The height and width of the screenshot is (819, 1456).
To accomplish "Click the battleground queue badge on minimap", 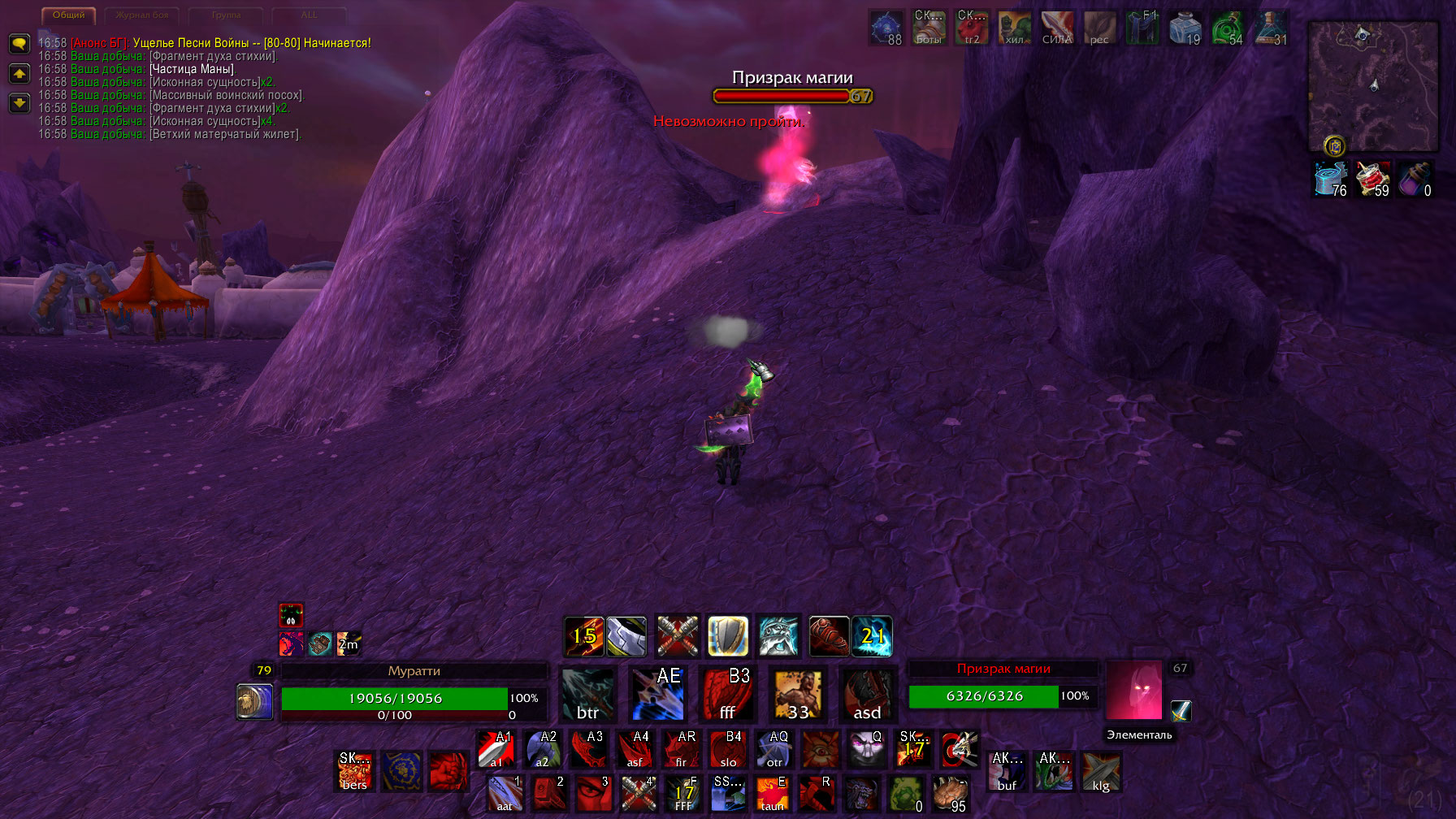I will pyautogui.click(x=1334, y=146).
